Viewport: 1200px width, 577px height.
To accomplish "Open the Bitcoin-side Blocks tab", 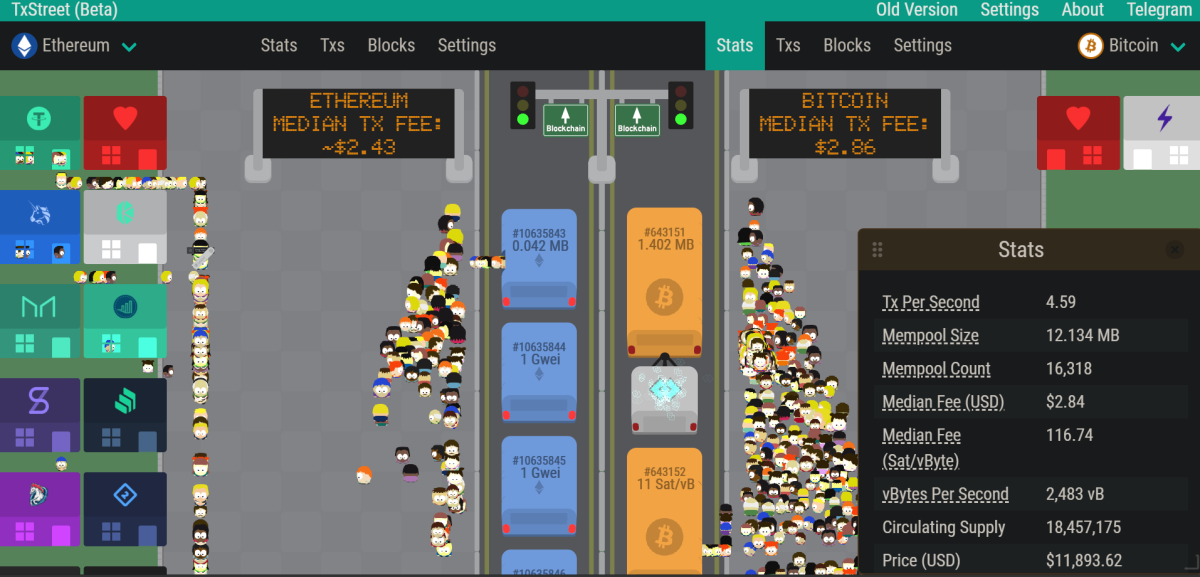I will (847, 46).
